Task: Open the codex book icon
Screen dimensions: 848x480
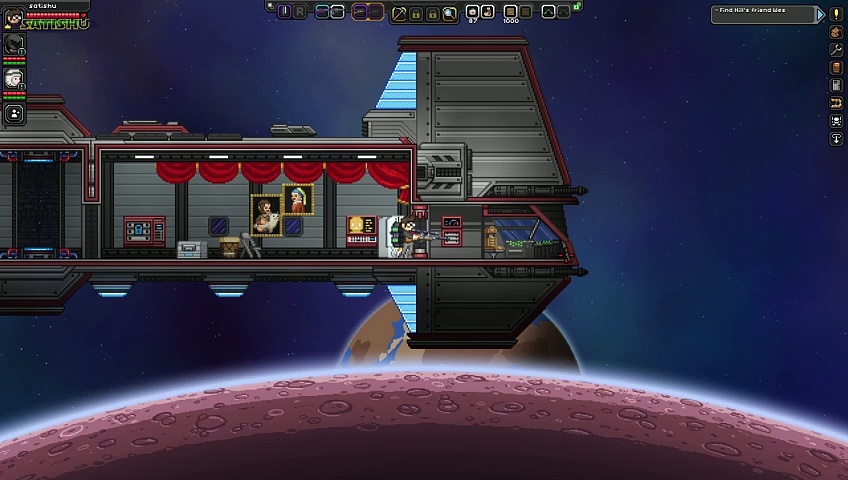Action: coord(837,68)
